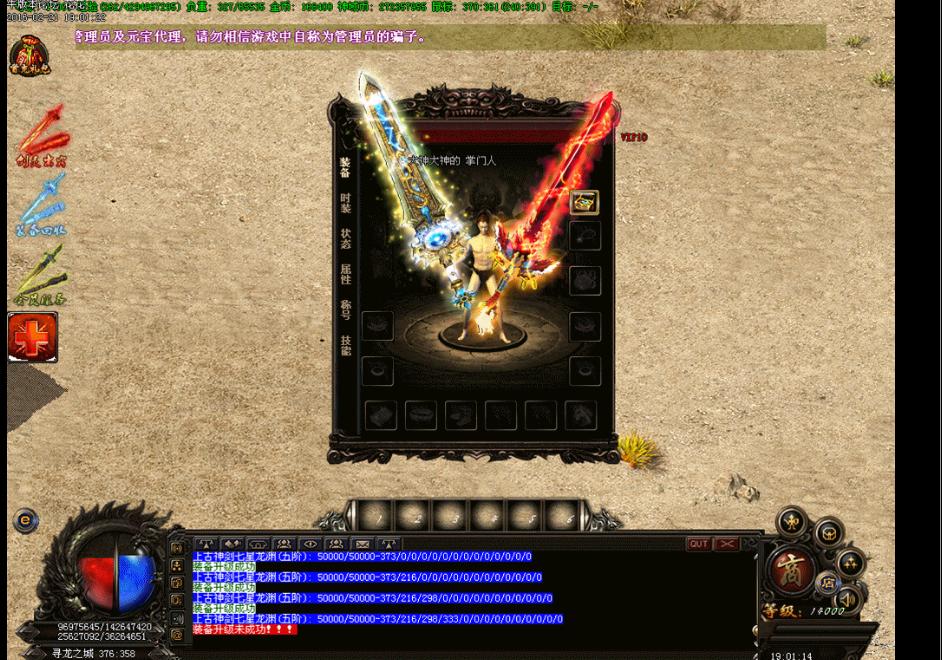
Task: Show the 称号 title tab
Action: point(345,309)
